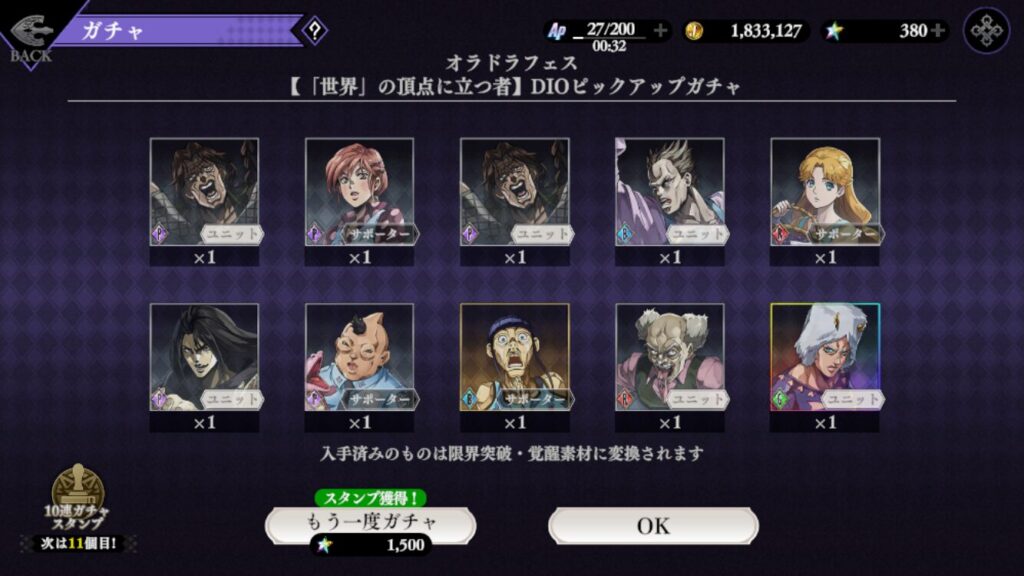
Task: Pull again with the もう一度ガチャ button
Action: 370,522
